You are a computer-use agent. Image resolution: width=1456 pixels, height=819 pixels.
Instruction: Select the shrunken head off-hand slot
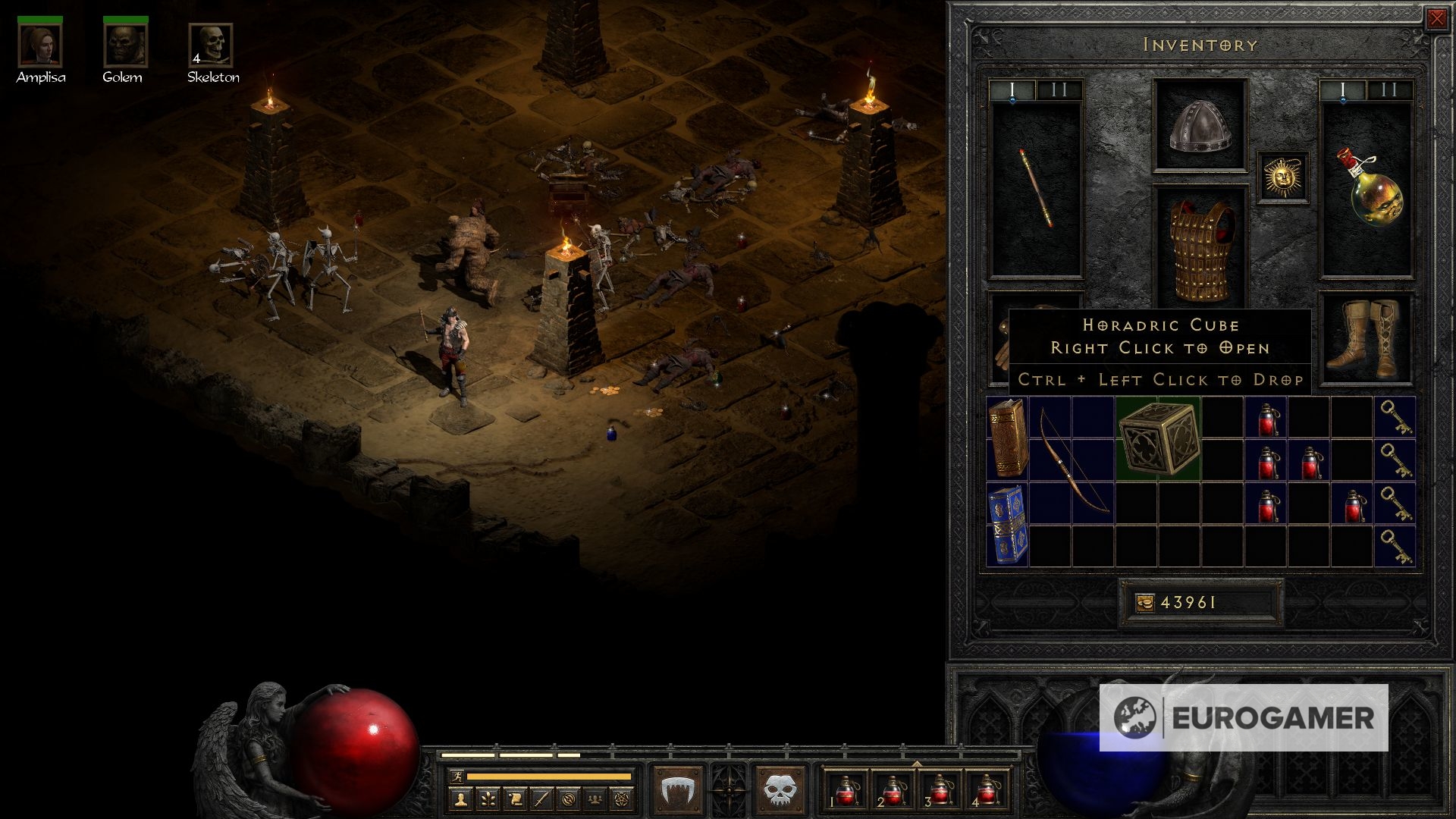(1367, 190)
